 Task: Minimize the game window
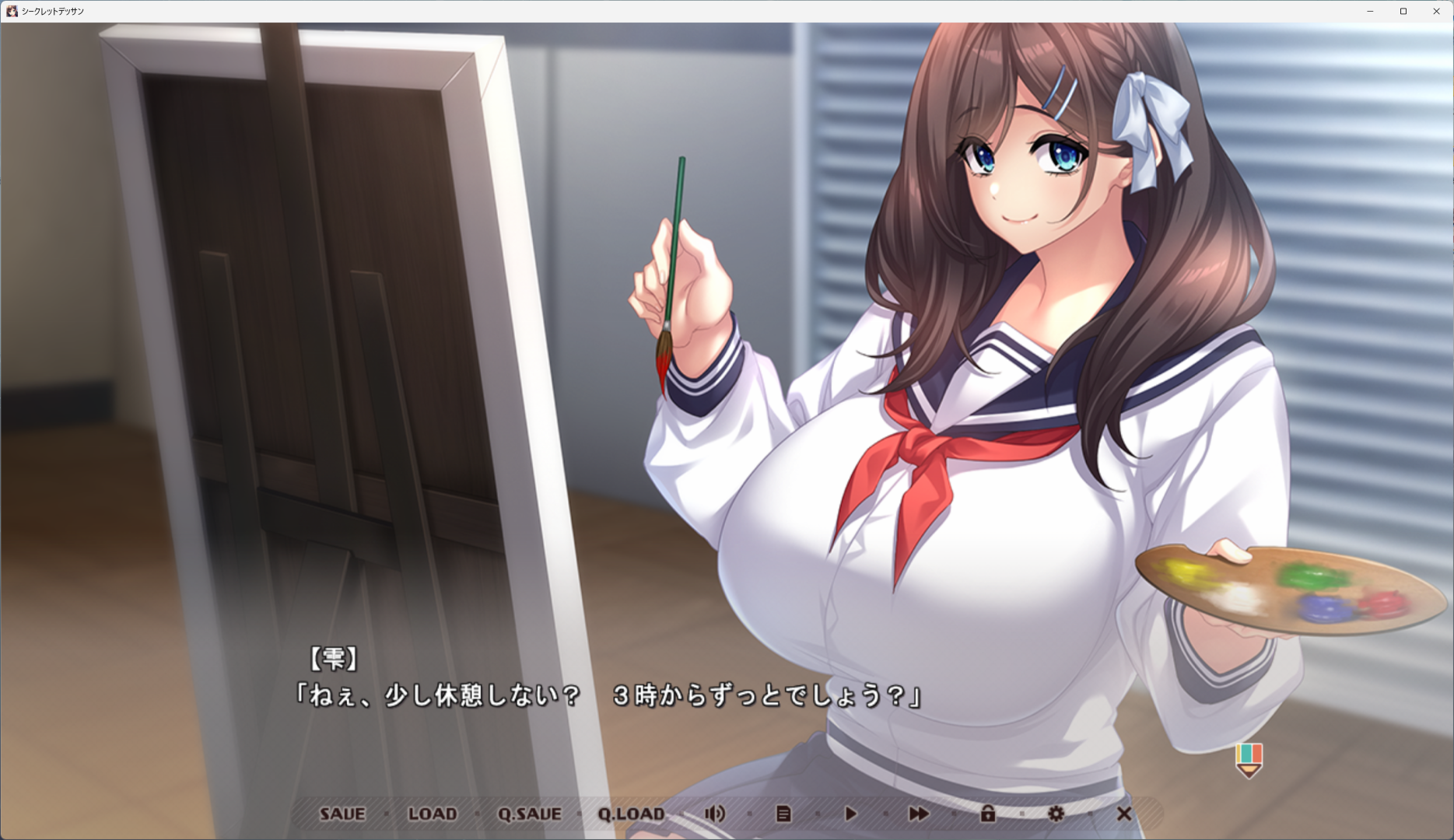1368,11
